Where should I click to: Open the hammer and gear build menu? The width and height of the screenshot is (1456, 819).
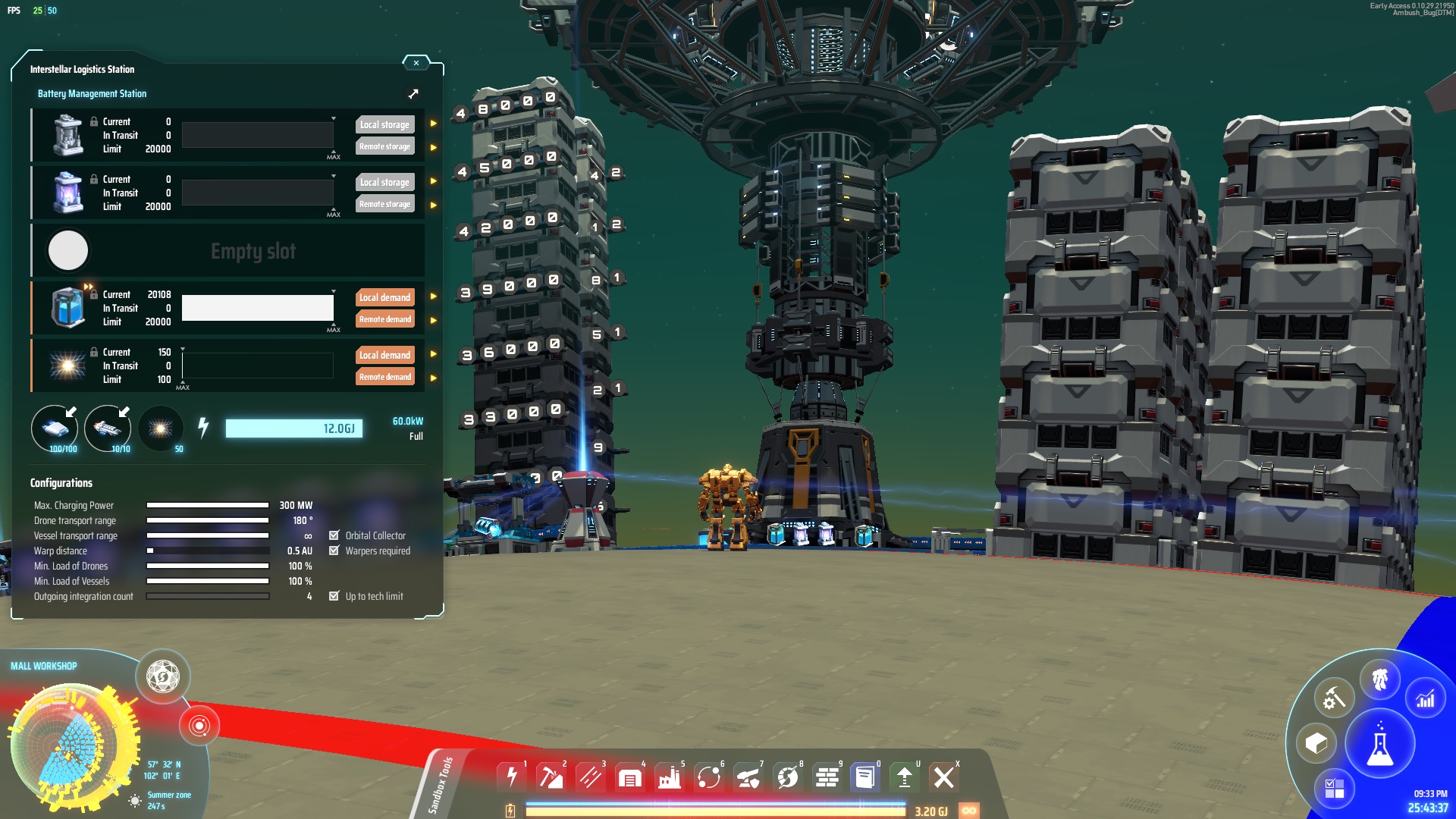coord(1334,698)
